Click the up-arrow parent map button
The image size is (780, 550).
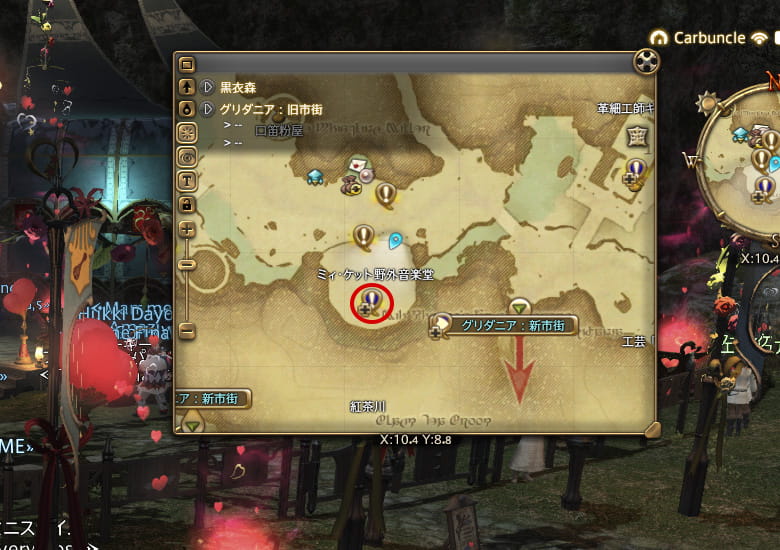[x=187, y=87]
